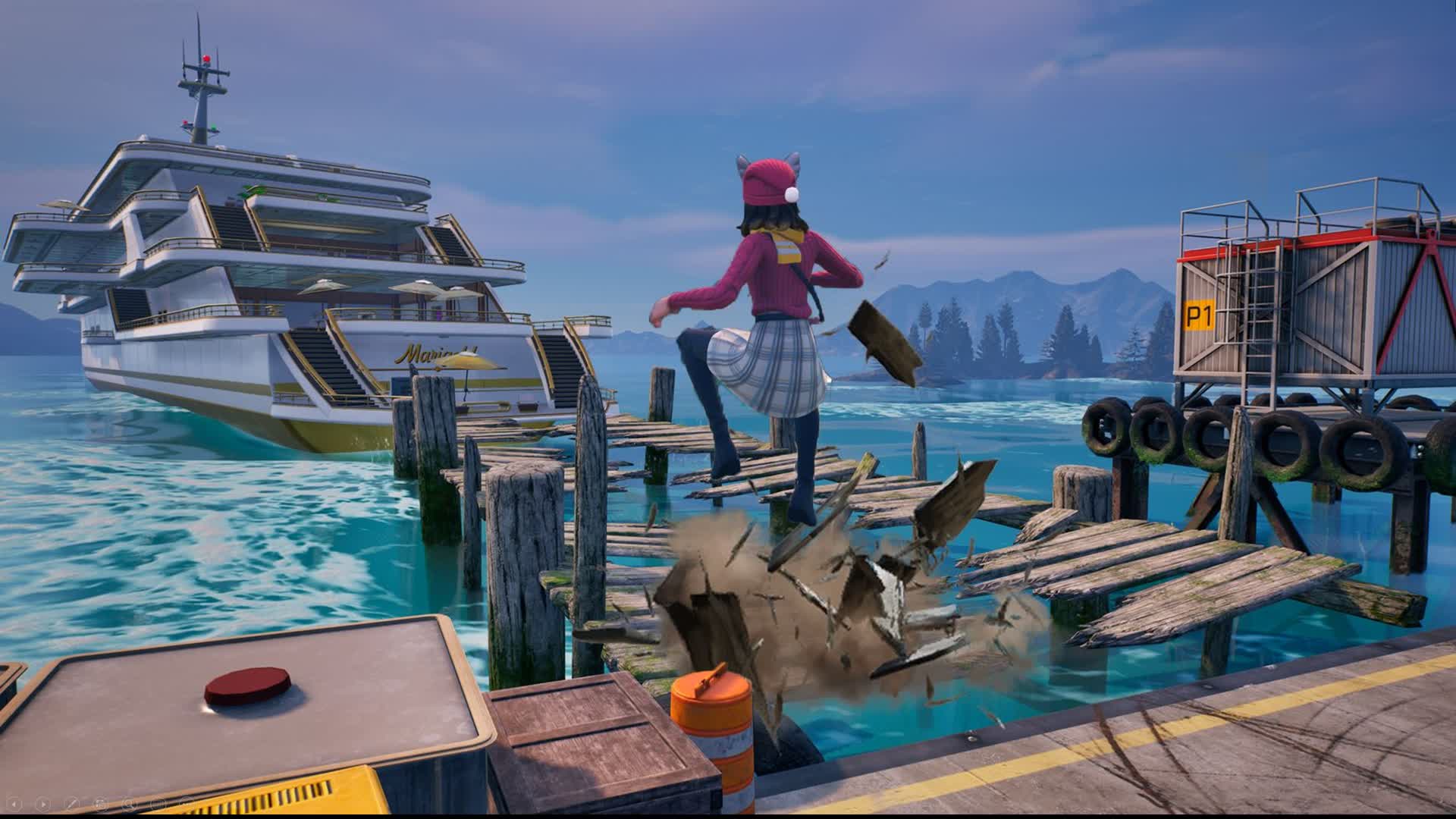Click the leftmost hexagonal navigation icon
Image resolution: width=1456 pixels, height=819 pixels.
tap(14, 805)
